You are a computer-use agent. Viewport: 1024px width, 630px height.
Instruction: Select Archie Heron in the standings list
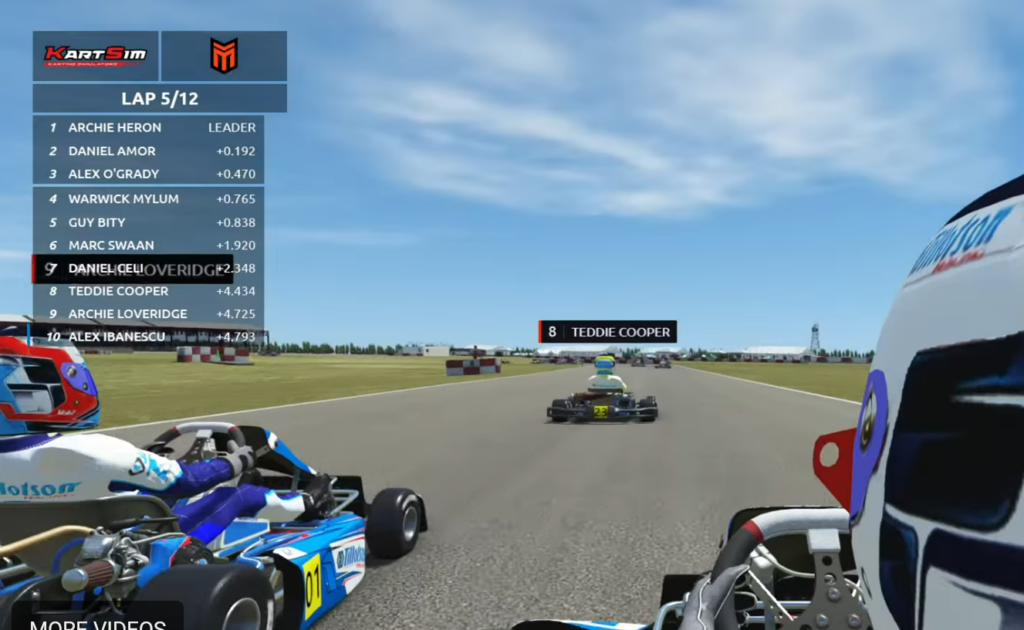(148, 128)
